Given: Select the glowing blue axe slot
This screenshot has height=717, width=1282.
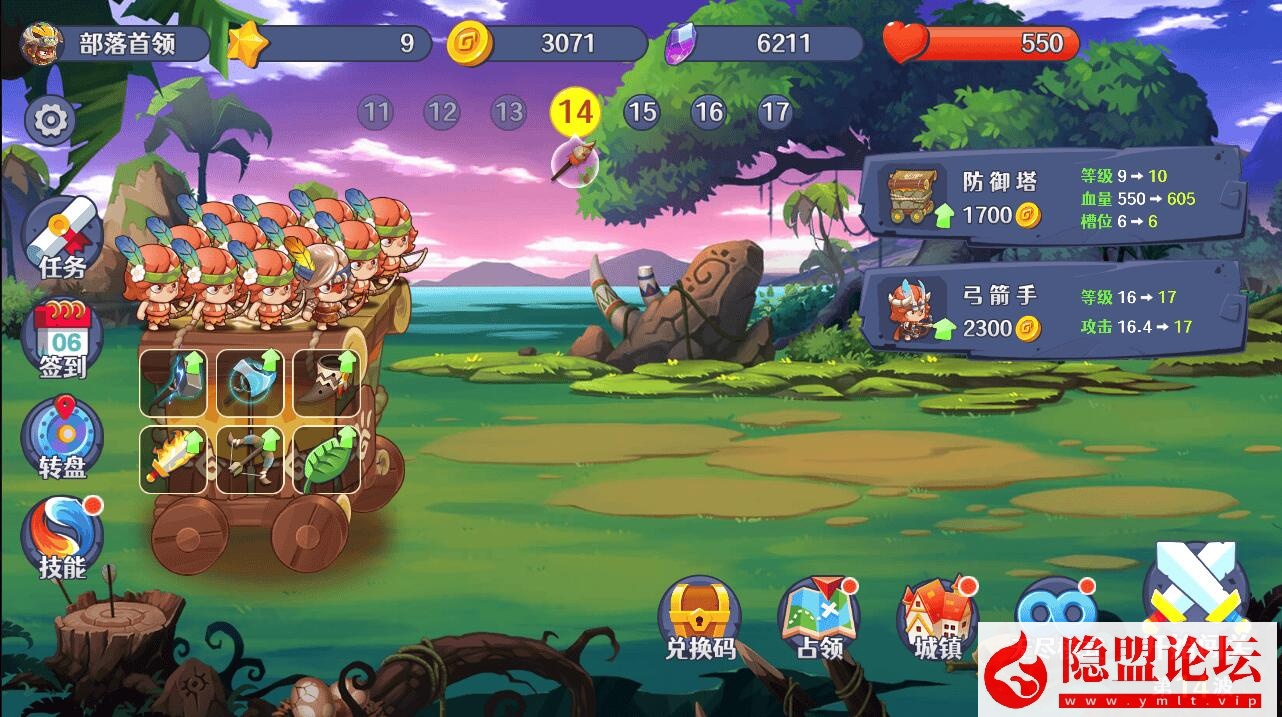Looking at the screenshot, I should tap(250, 382).
